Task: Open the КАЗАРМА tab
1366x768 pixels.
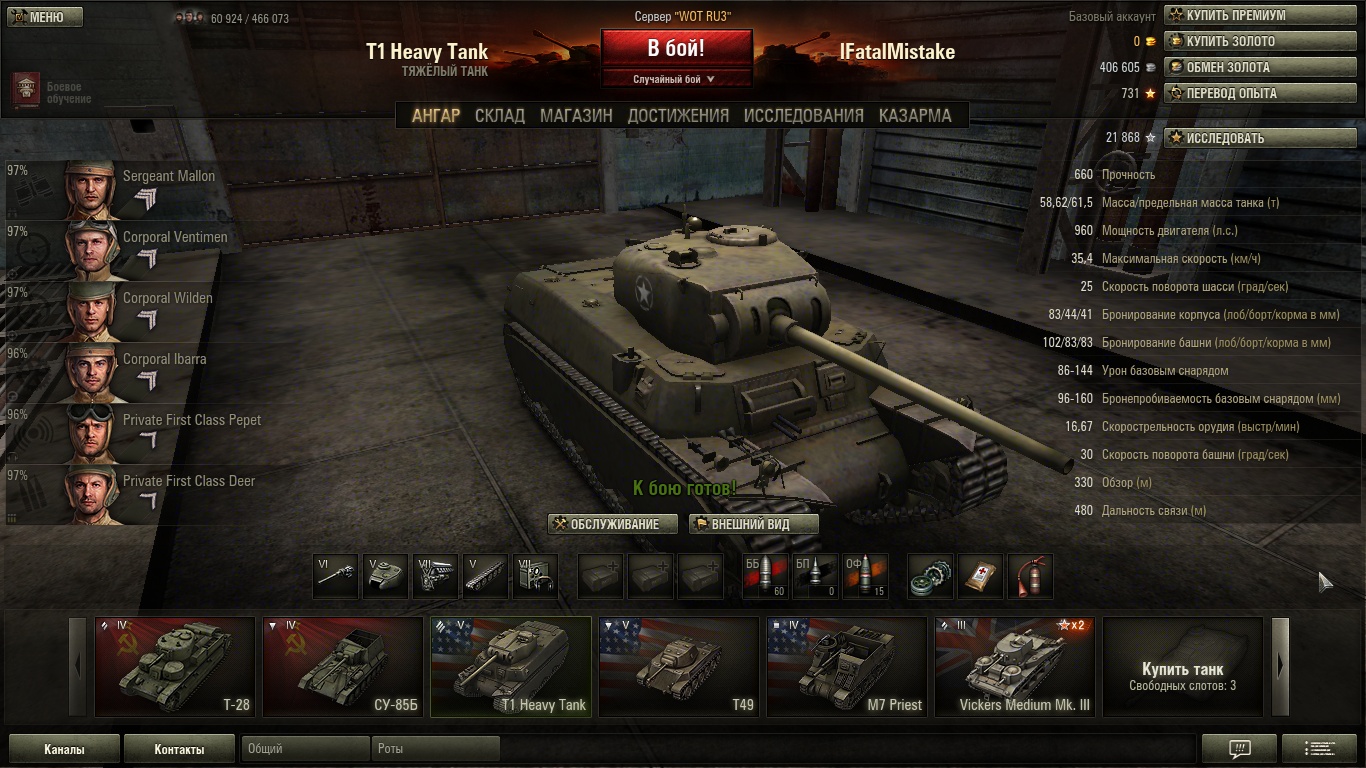Action: [x=915, y=115]
